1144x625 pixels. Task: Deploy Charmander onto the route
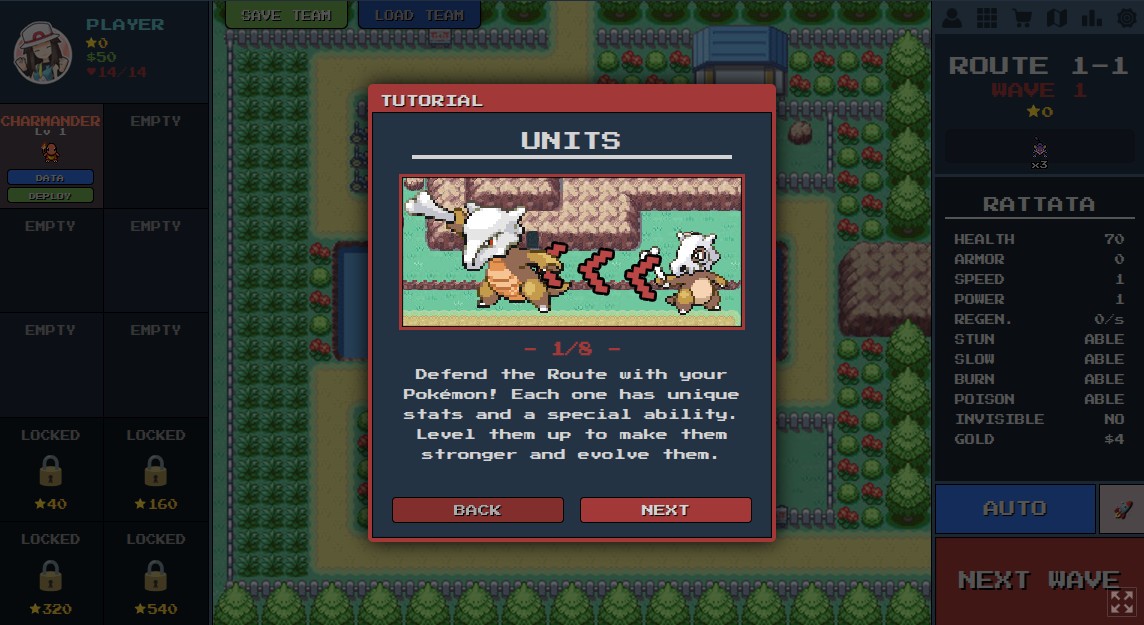(x=50, y=196)
